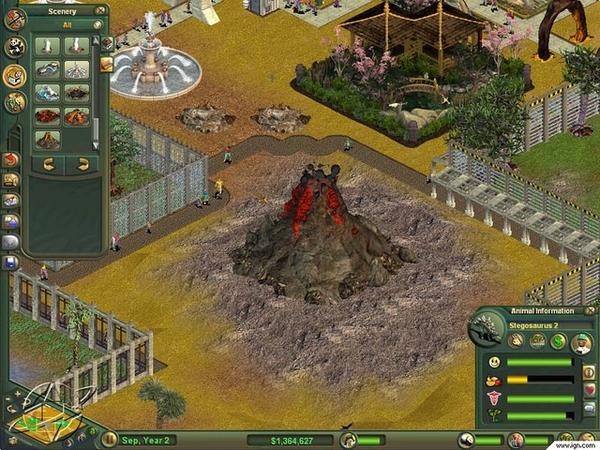Click the isometric map navigation control

(40, 411)
